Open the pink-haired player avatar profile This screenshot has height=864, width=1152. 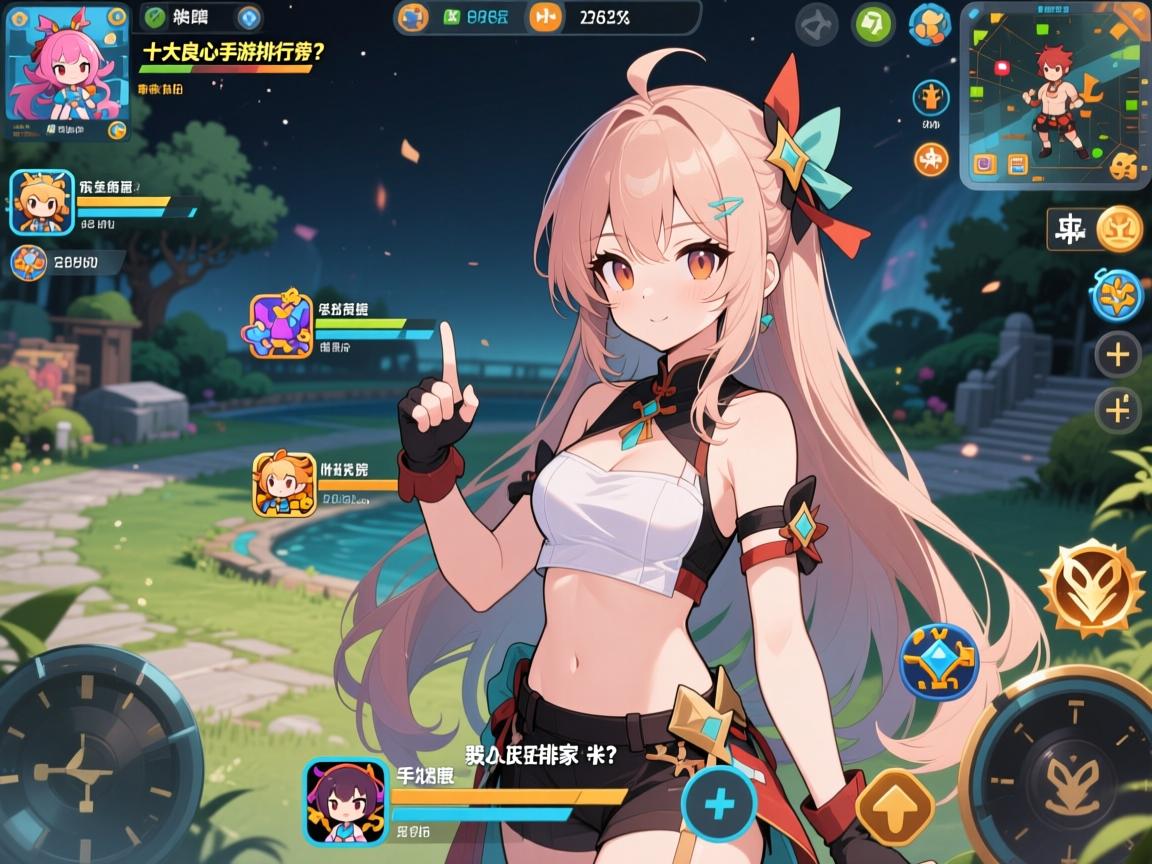tap(66, 72)
